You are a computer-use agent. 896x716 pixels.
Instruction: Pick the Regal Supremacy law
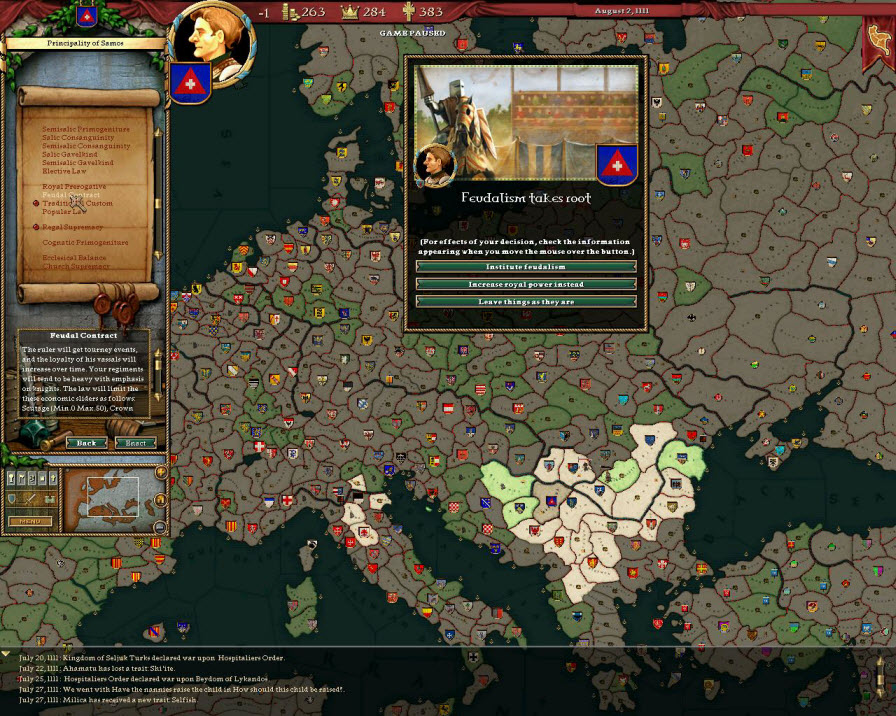click(73, 227)
